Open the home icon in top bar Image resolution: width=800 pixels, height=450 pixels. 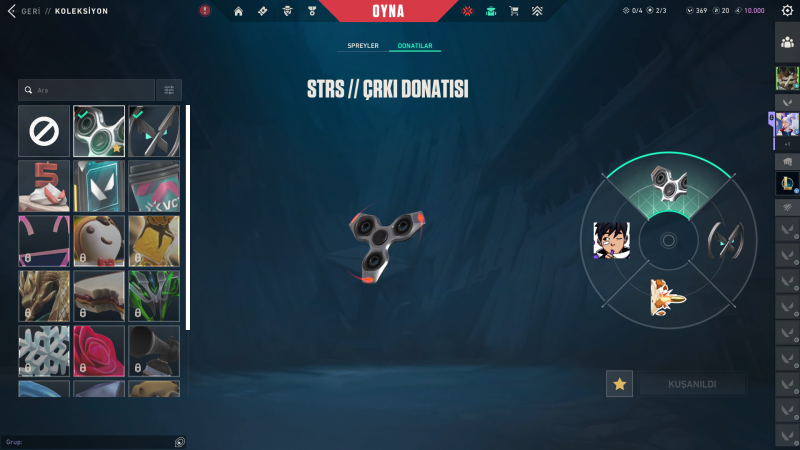[x=238, y=11]
